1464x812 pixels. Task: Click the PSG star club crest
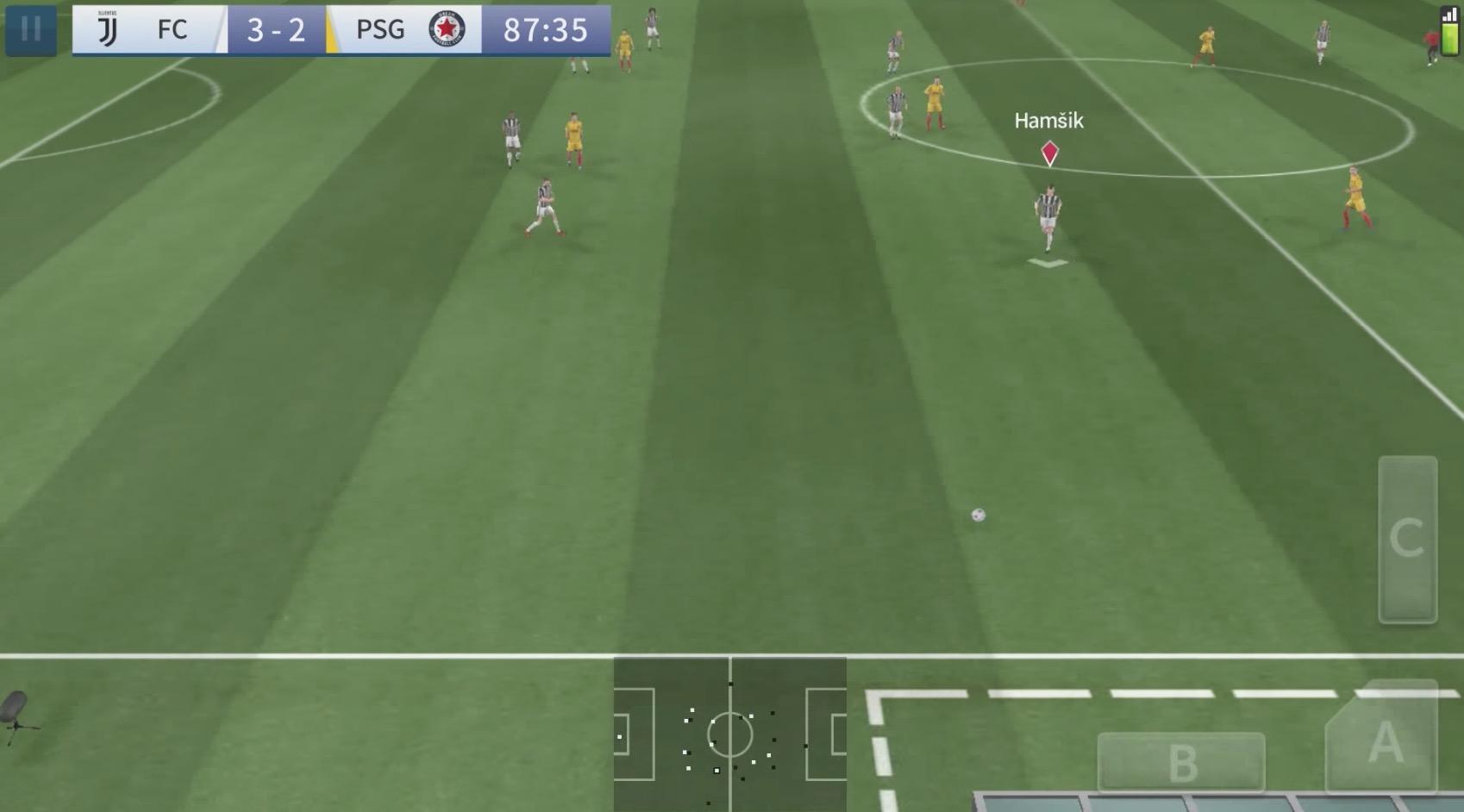447,28
